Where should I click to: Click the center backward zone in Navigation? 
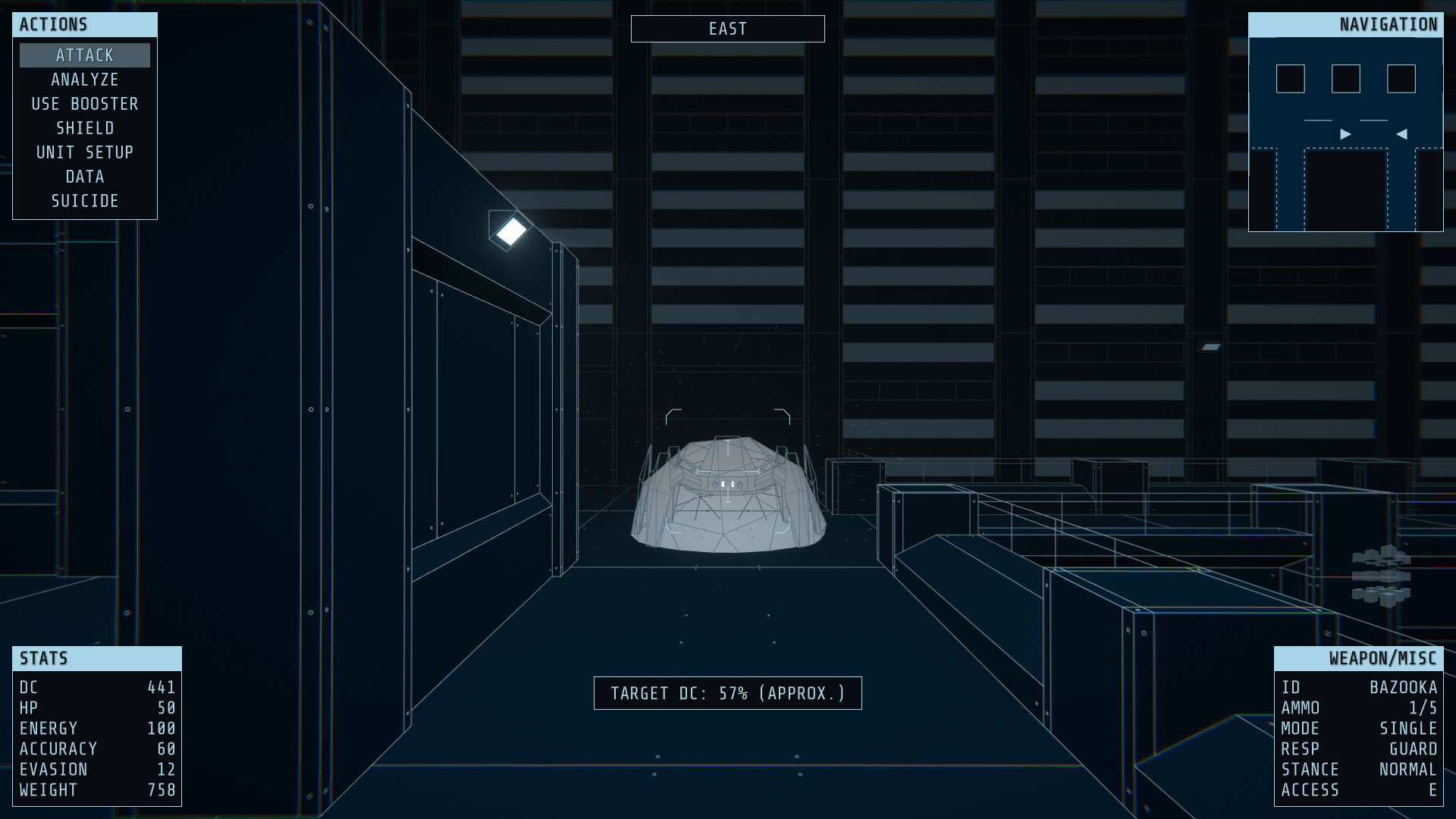click(x=1345, y=190)
